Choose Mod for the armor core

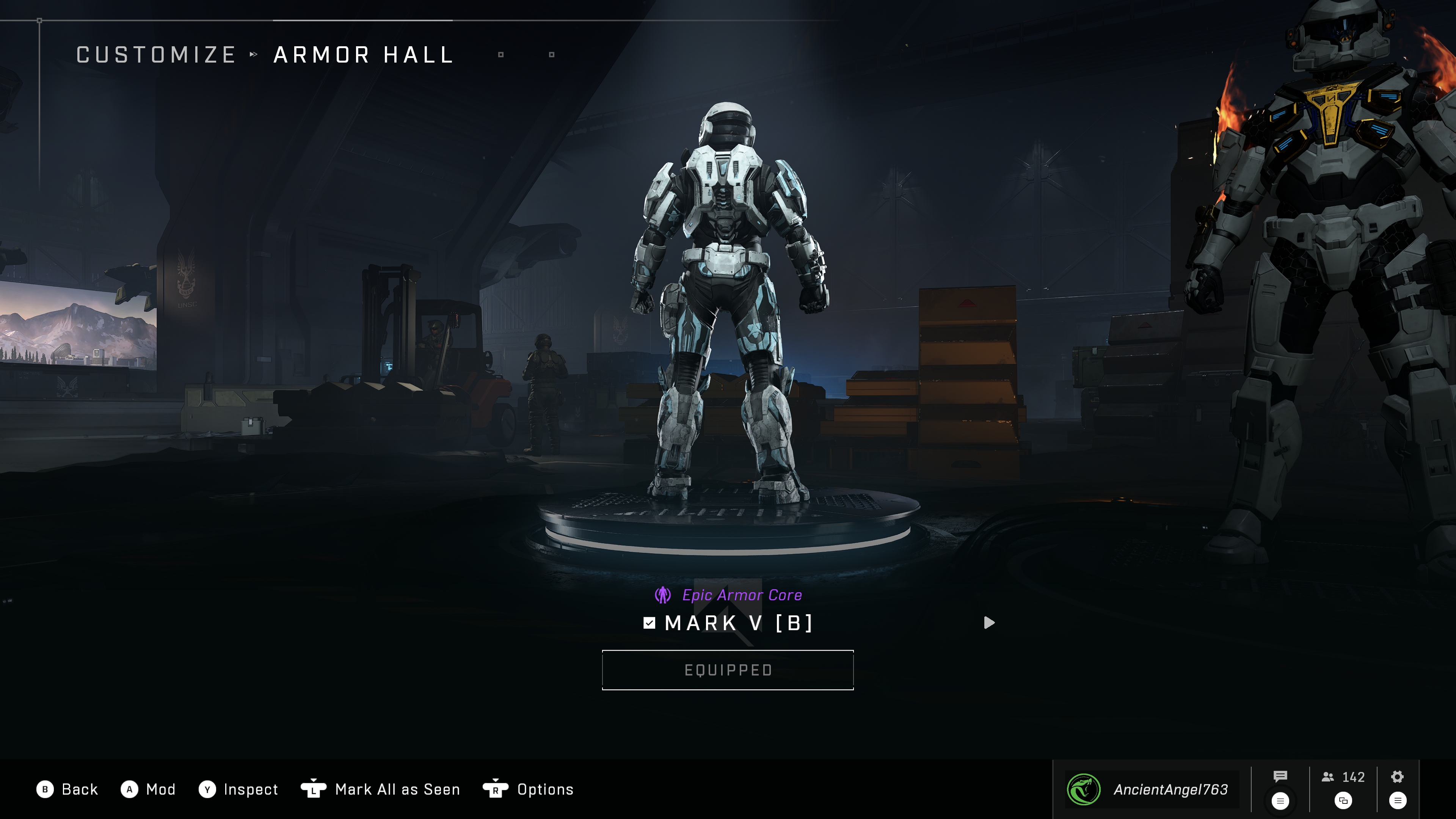pos(148,789)
